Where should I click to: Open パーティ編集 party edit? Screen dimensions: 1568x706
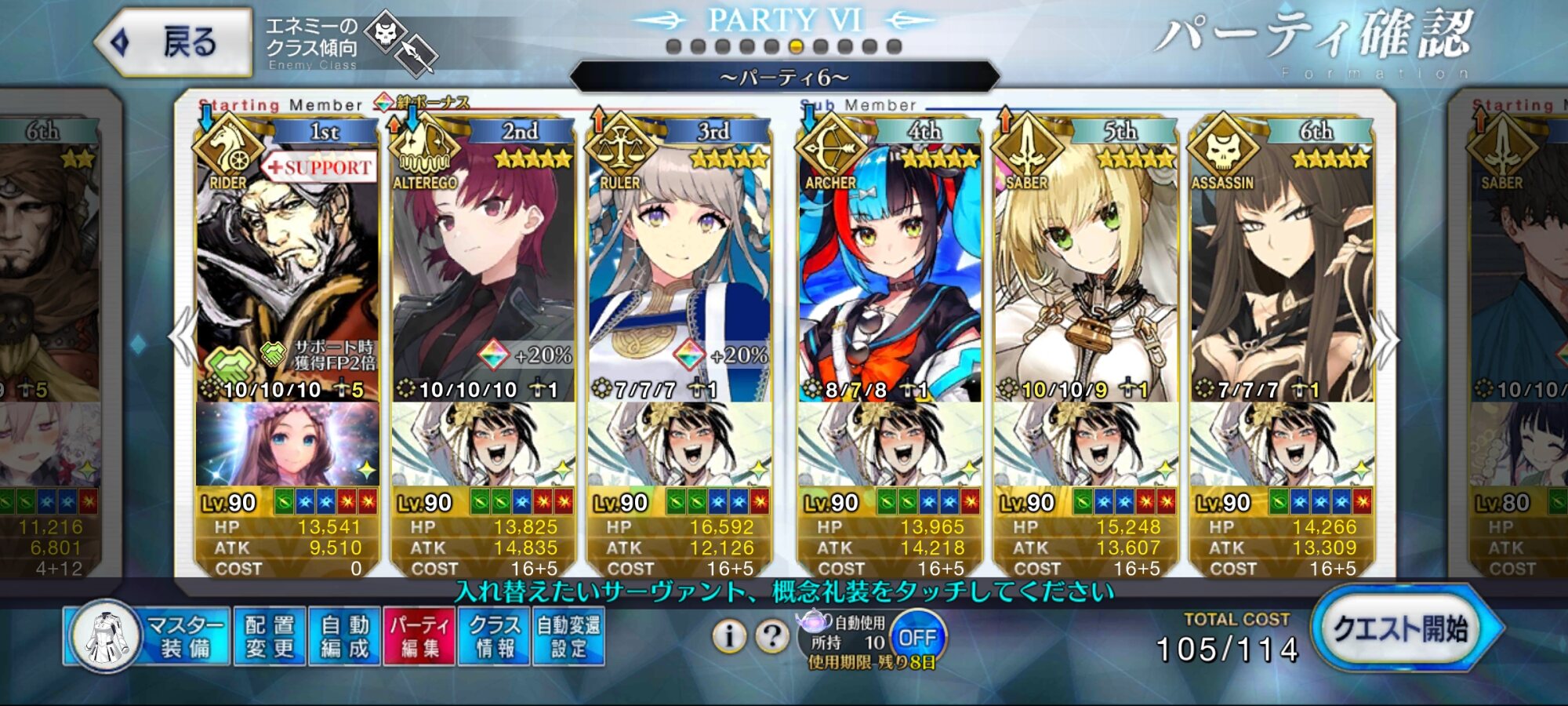click(419, 636)
